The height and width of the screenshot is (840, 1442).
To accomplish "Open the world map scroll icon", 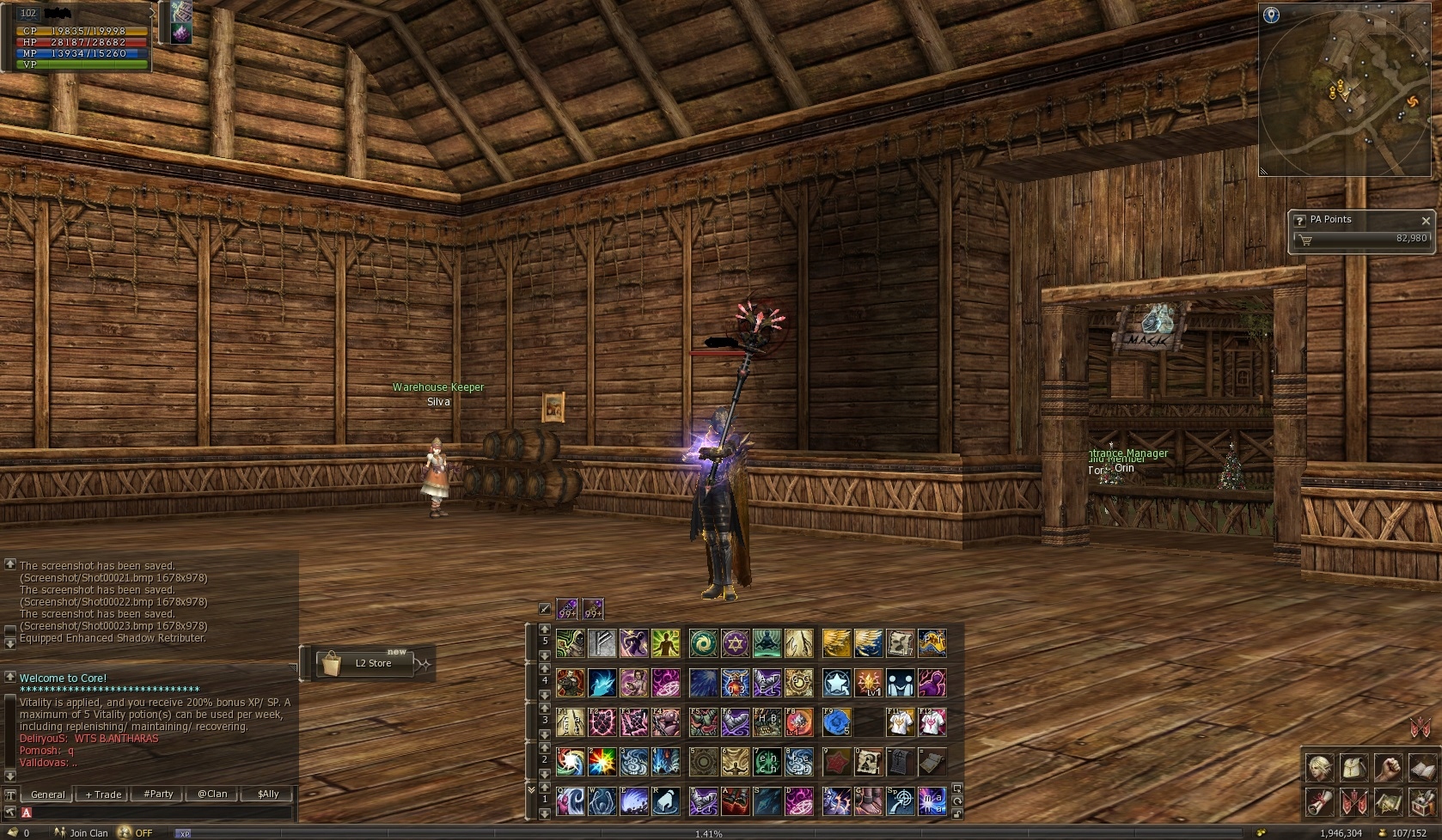I will [x=1389, y=802].
